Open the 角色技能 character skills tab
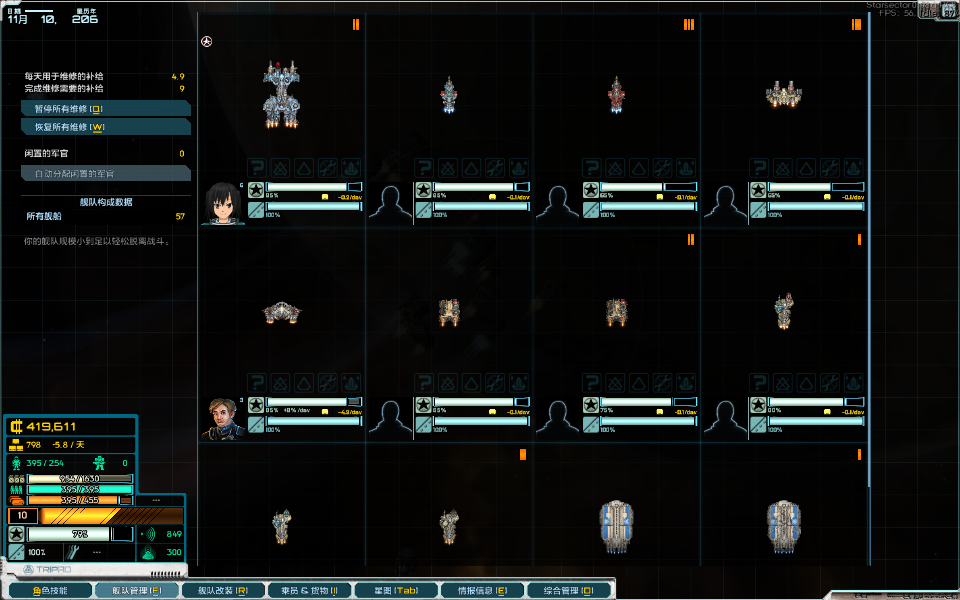 pos(50,591)
